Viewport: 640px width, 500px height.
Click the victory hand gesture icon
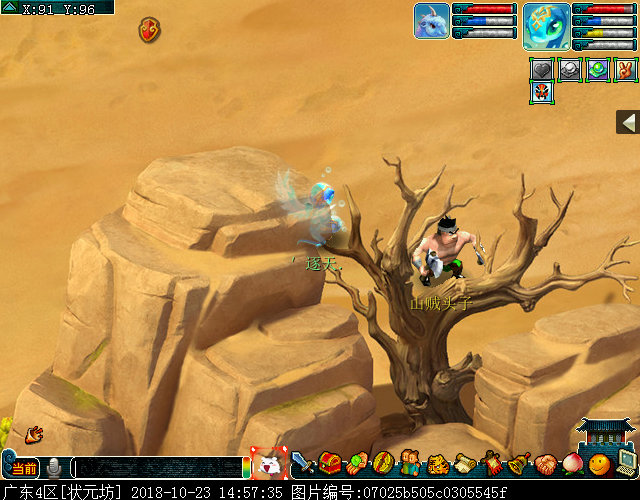tap(625, 70)
